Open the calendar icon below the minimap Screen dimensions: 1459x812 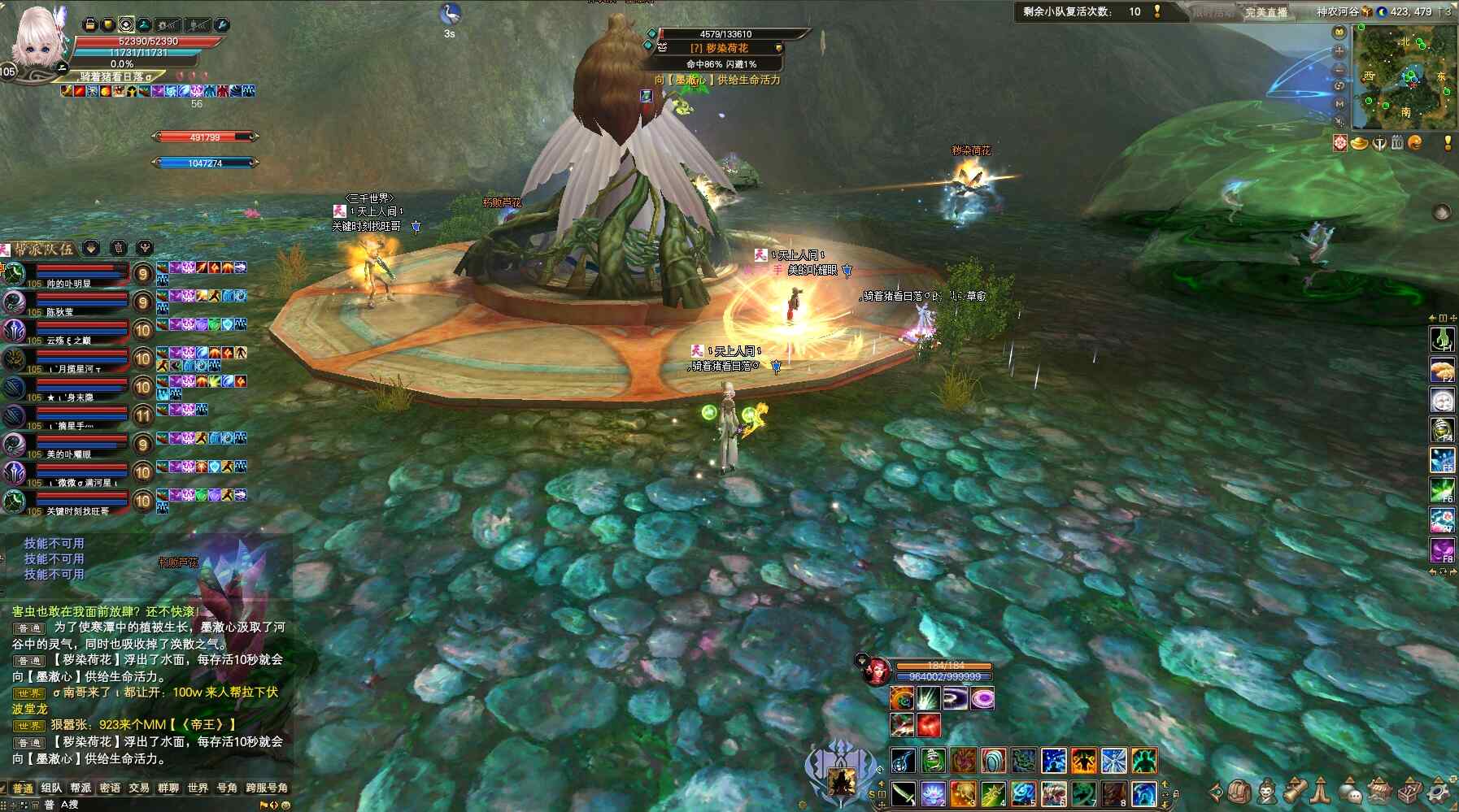(1397, 143)
